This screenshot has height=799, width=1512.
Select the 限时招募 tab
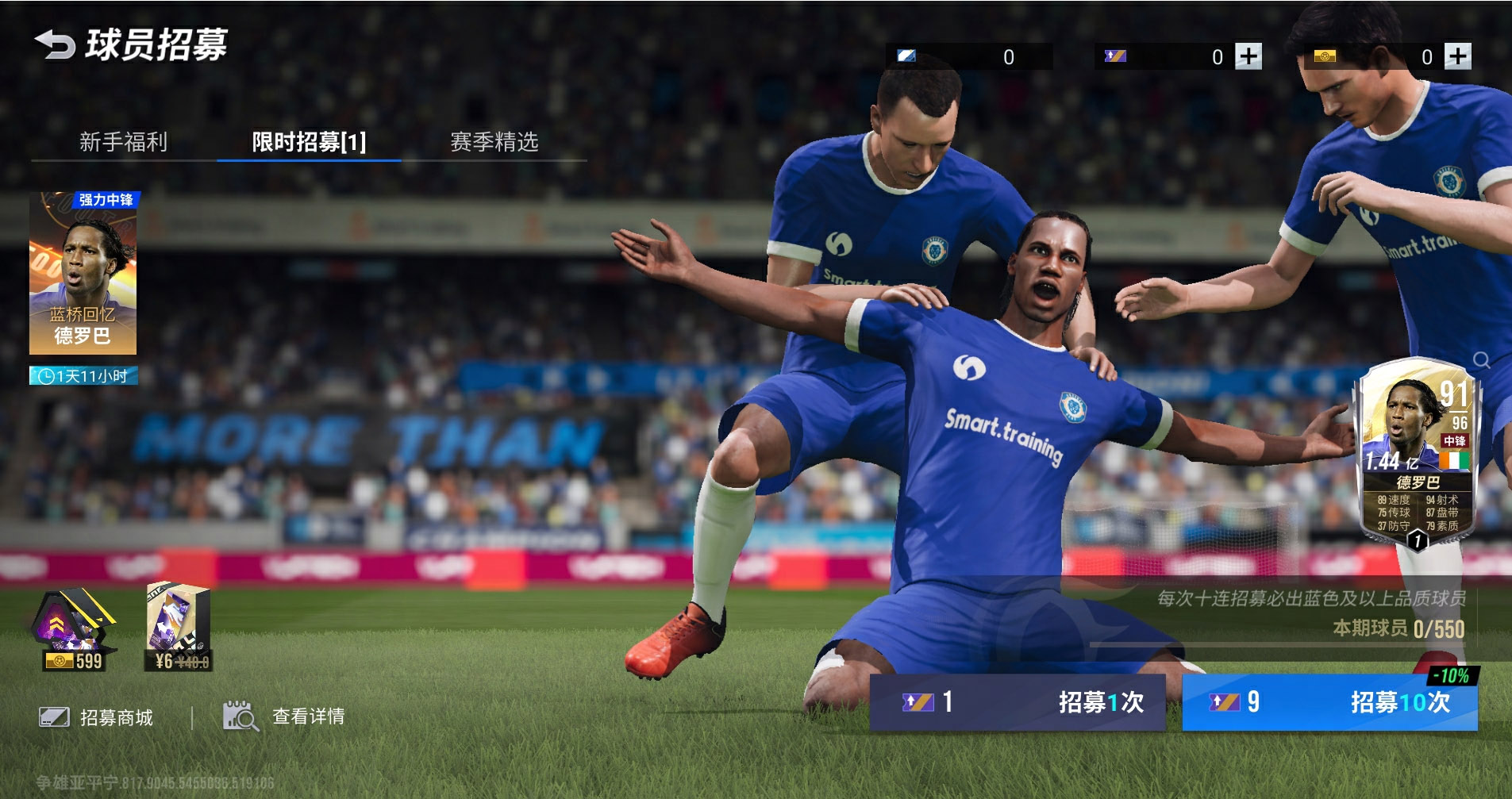pyautogui.click(x=309, y=142)
